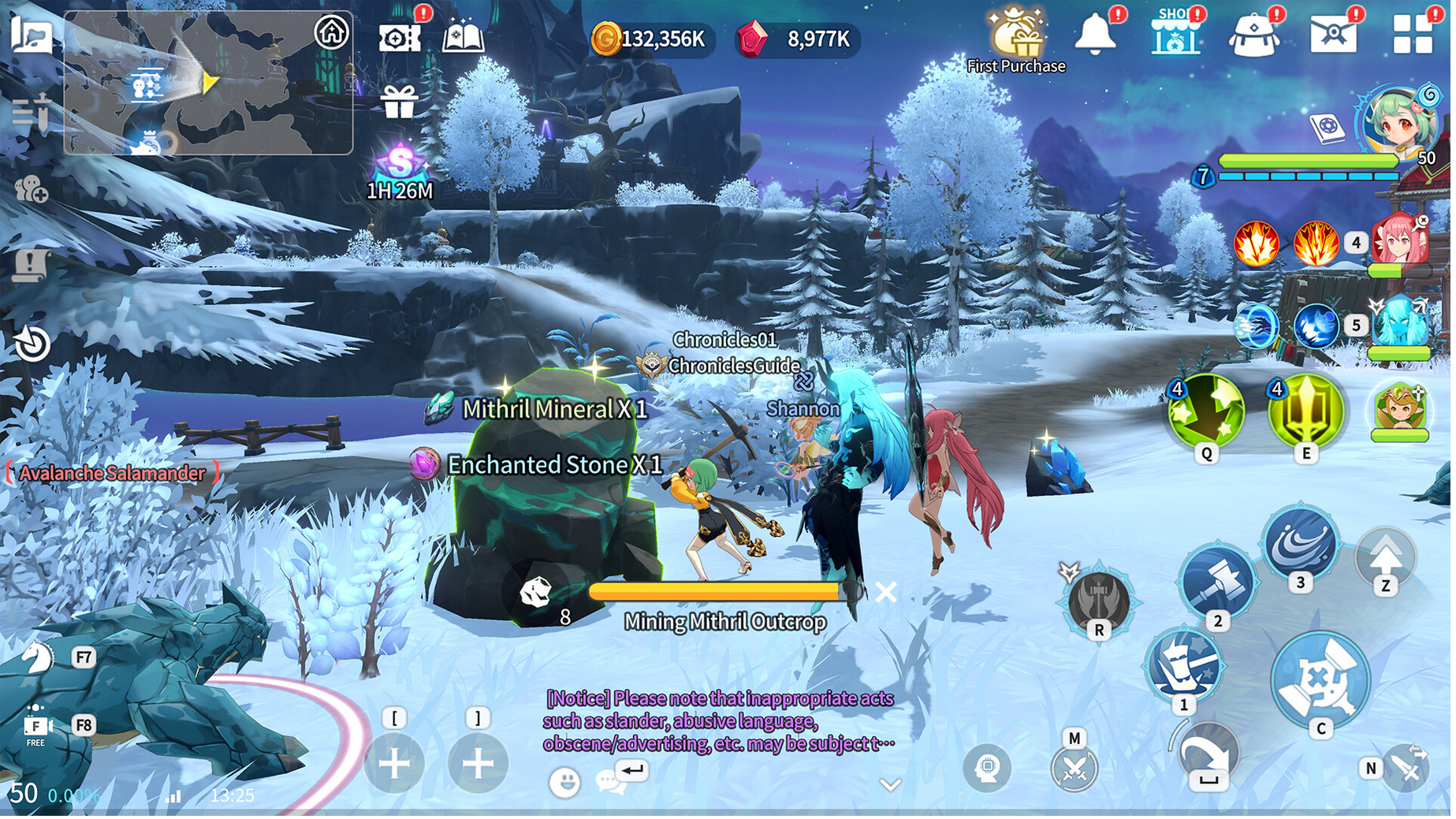Select the pink-haired party member portrait
1456x819 pixels.
(1400, 240)
